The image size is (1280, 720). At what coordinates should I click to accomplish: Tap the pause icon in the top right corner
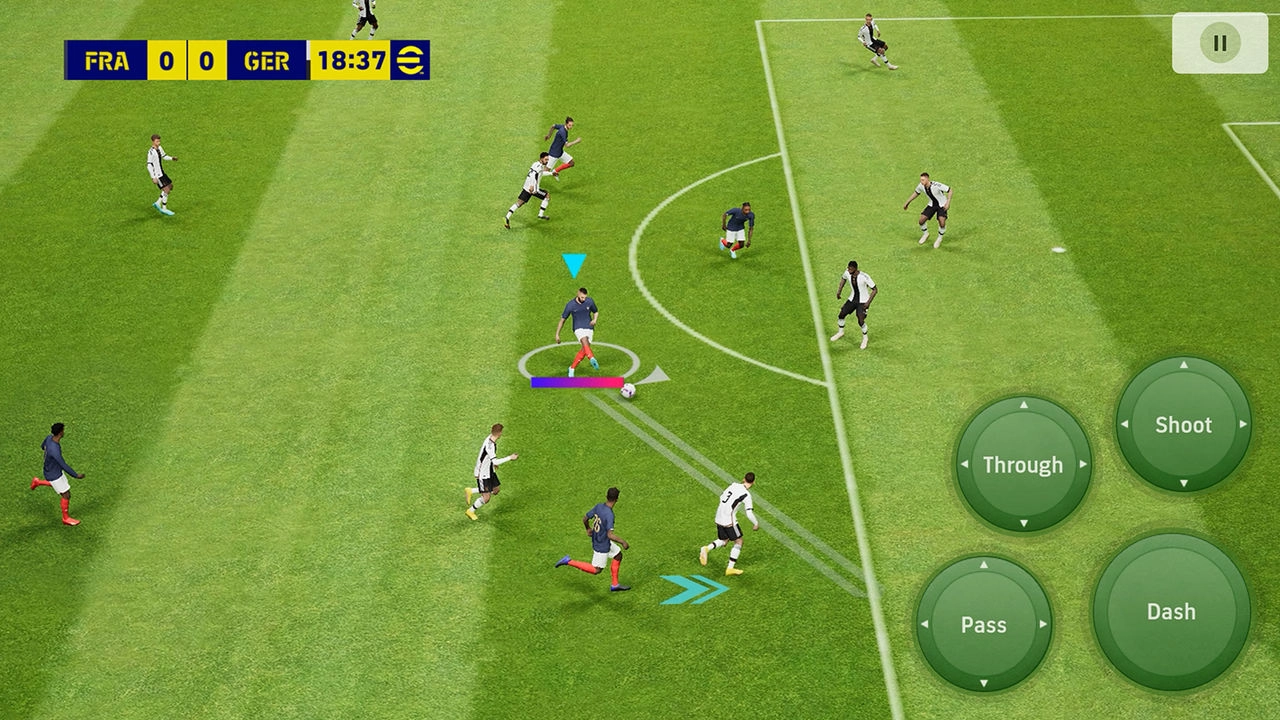[x=1218, y=42]
